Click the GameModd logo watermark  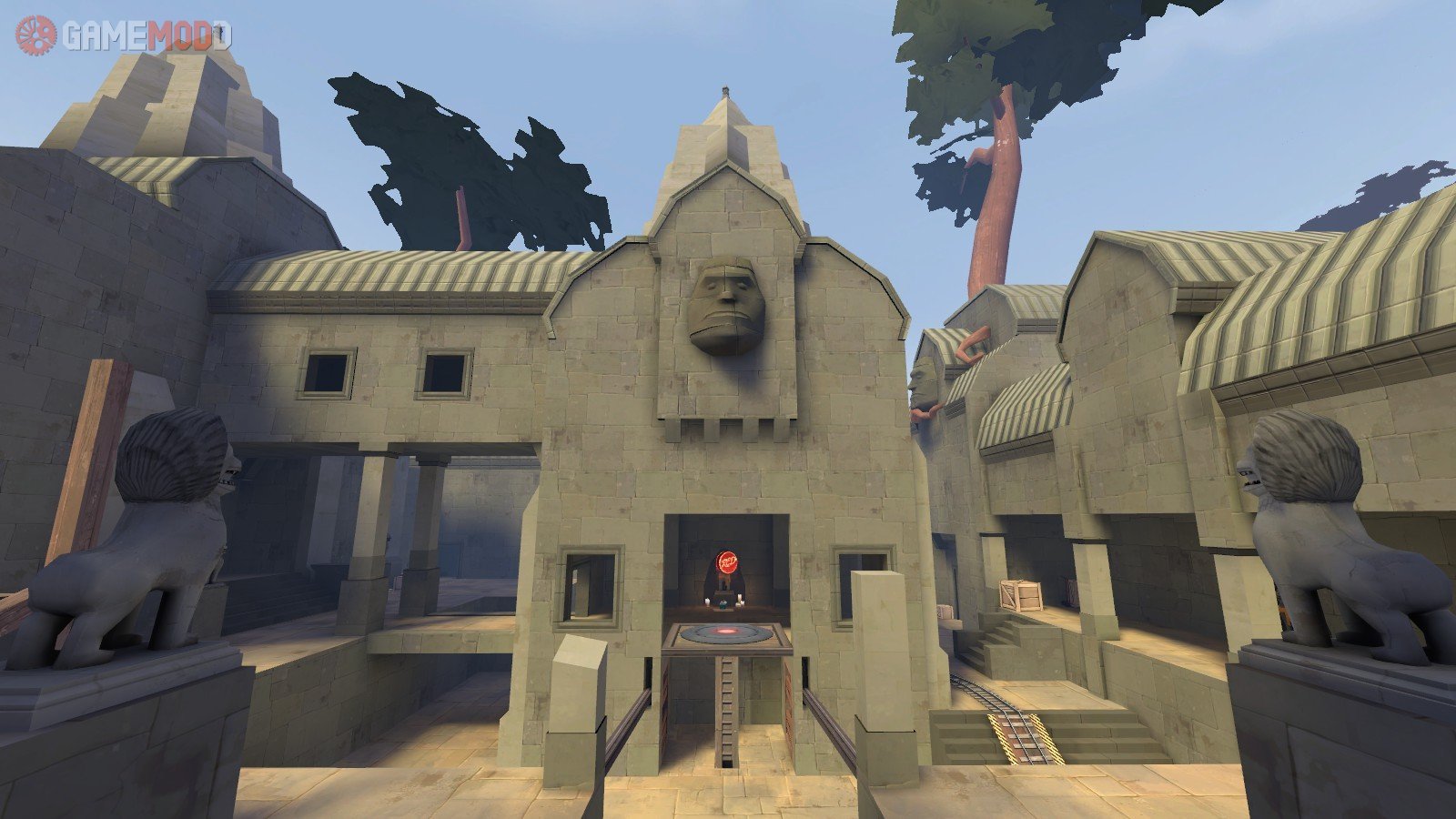pos(123,36)
